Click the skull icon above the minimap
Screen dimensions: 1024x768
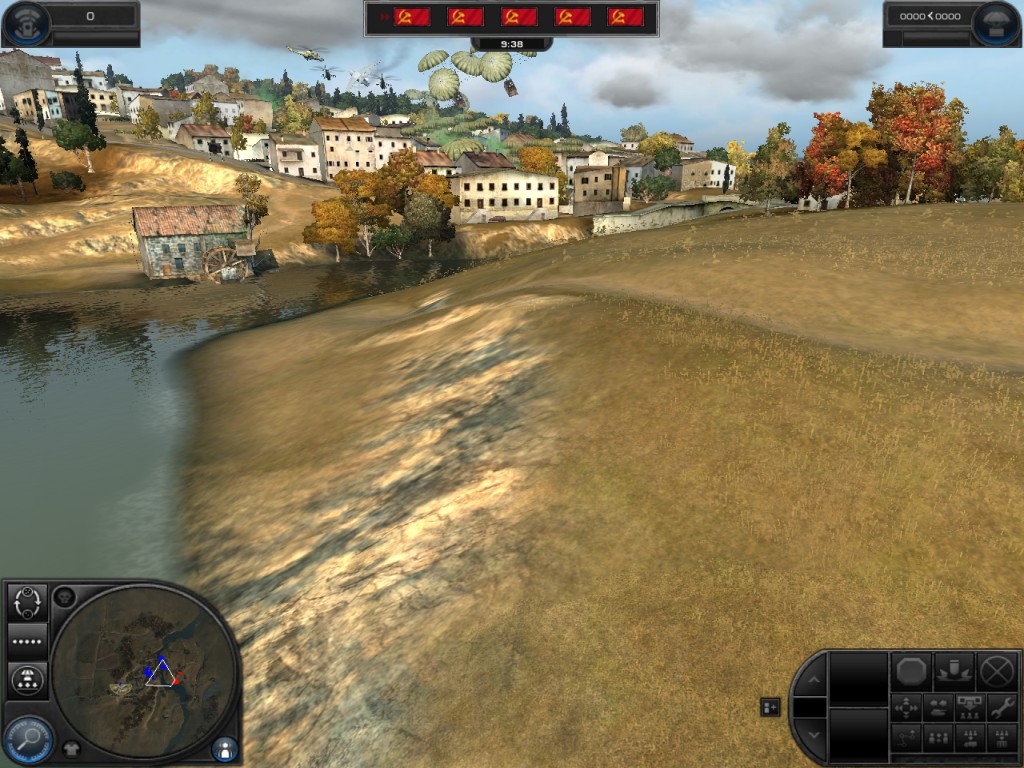65,597
